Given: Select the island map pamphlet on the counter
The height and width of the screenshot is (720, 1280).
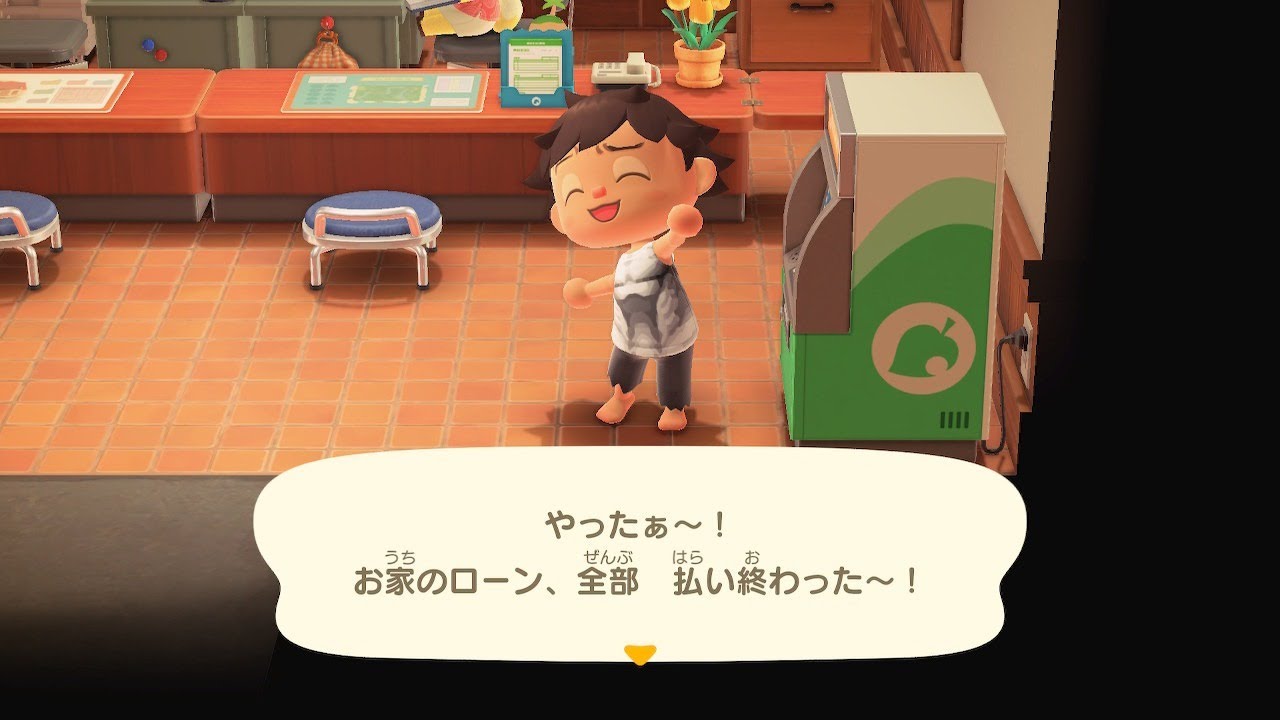Looking at the screenshot, I should click(383, 95).
